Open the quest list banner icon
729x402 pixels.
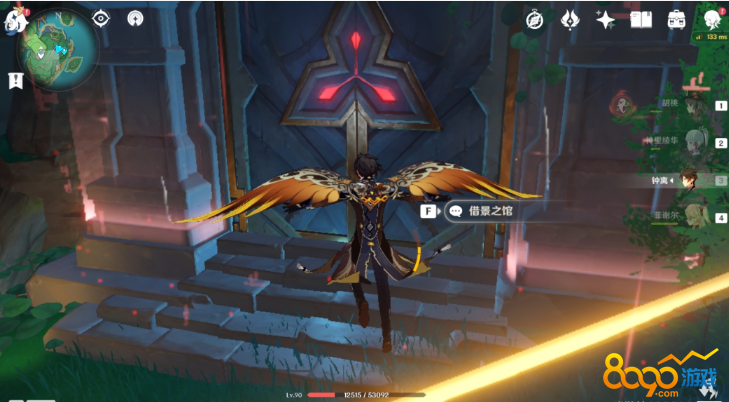(16, 80)
